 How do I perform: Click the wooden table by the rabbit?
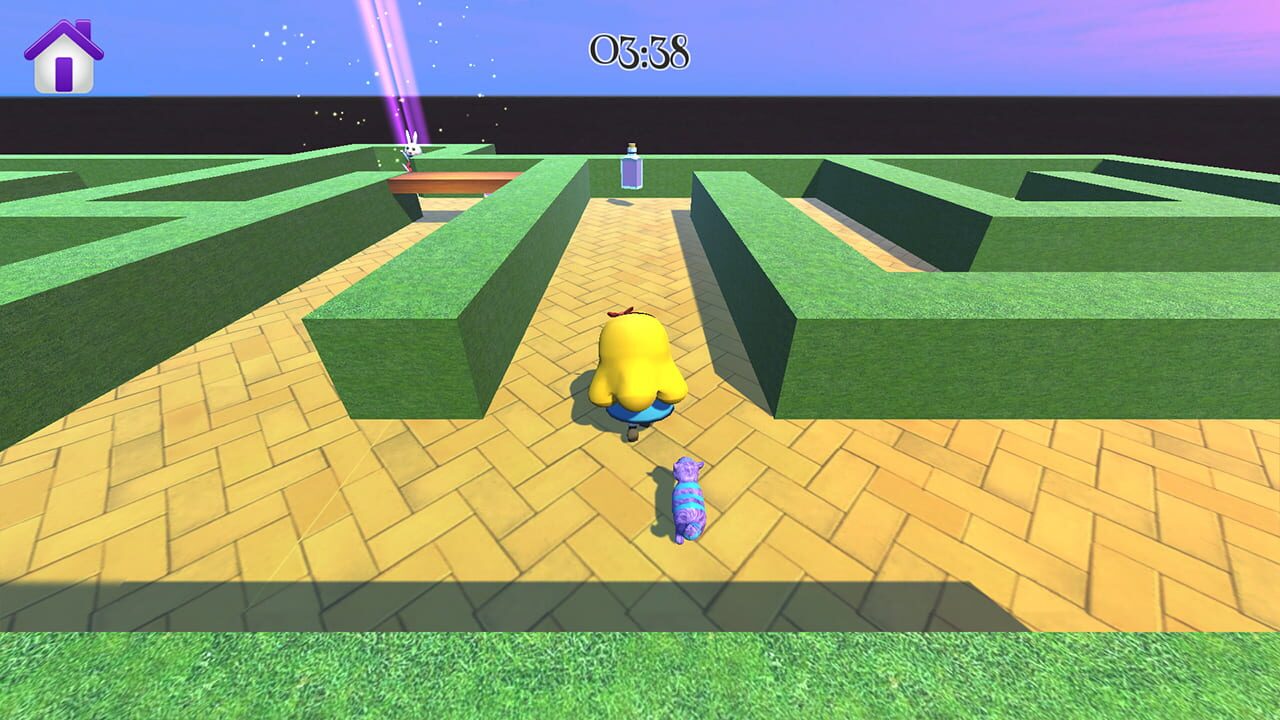coord(448,180)
